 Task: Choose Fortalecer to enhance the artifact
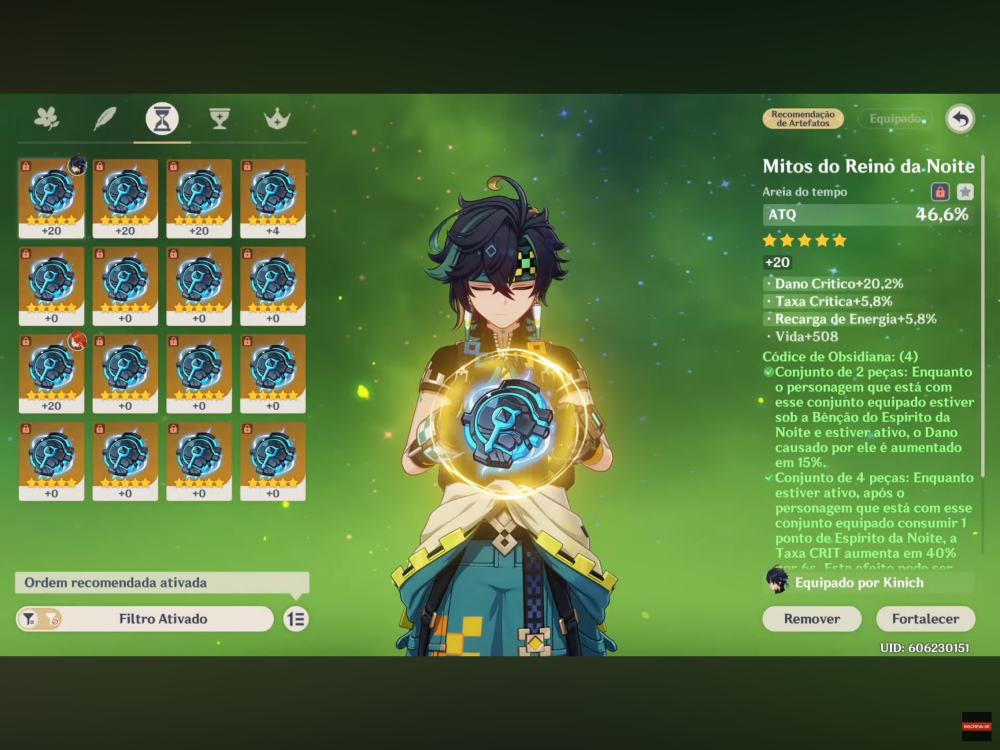point(925,619)
